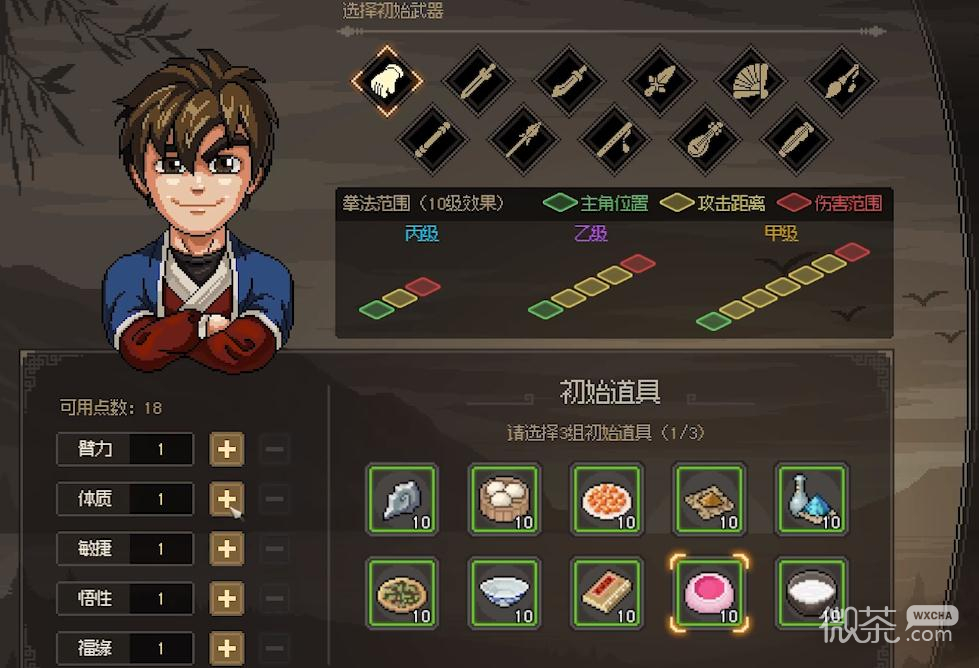Screen dimensions: 979x668
Task: Select the steamed buns basket item
Action: [504, 497]
